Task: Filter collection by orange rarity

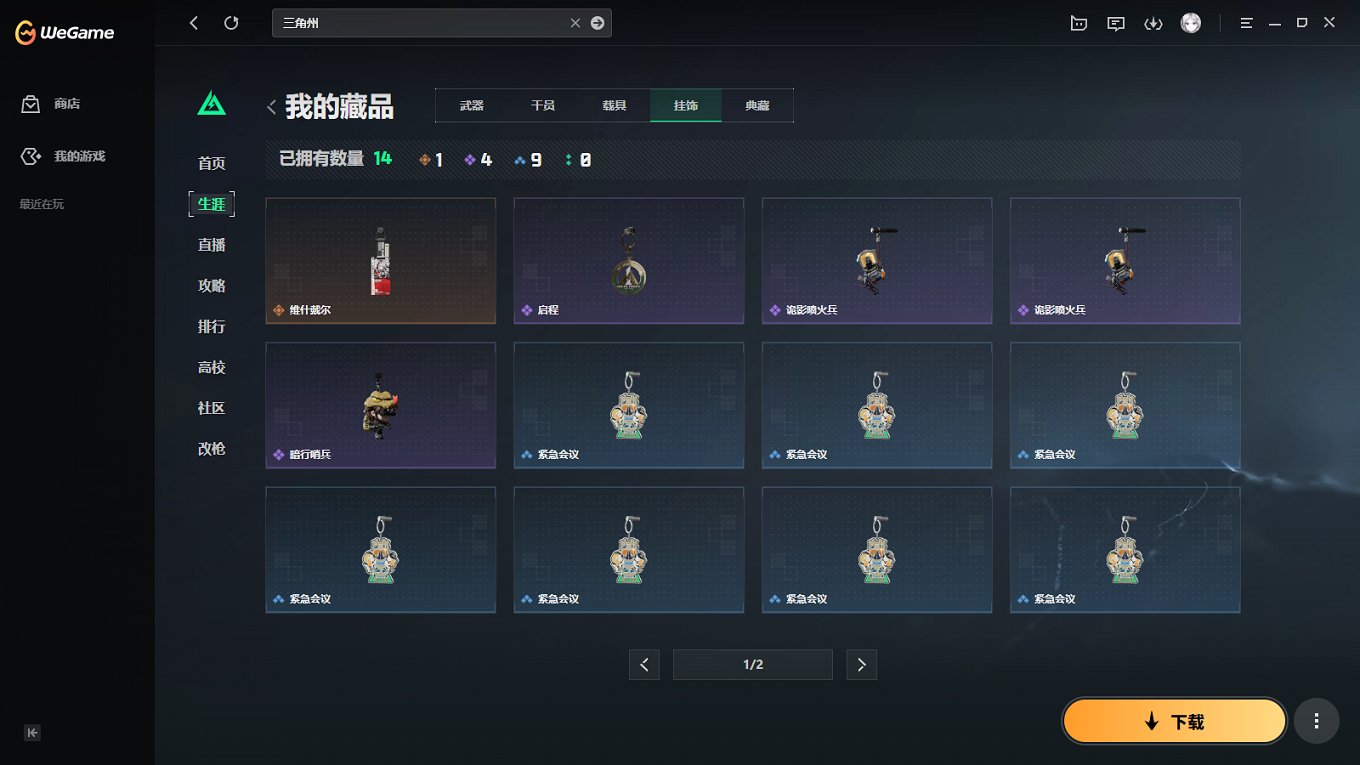Action: pyautogui.click(x=431, y=158)
